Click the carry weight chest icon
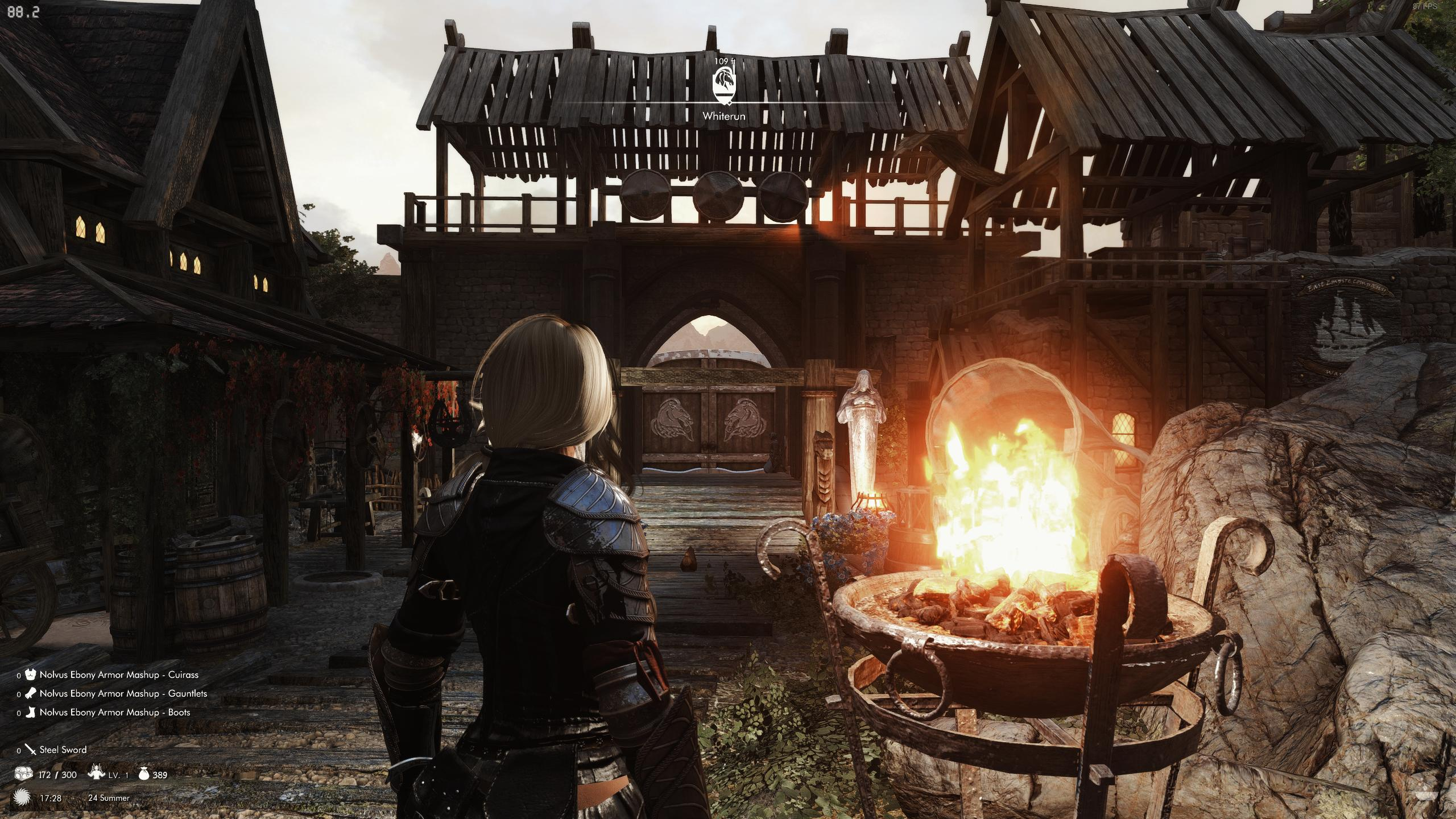This screenshot has width=1456, height=819. tap(24, 774)
